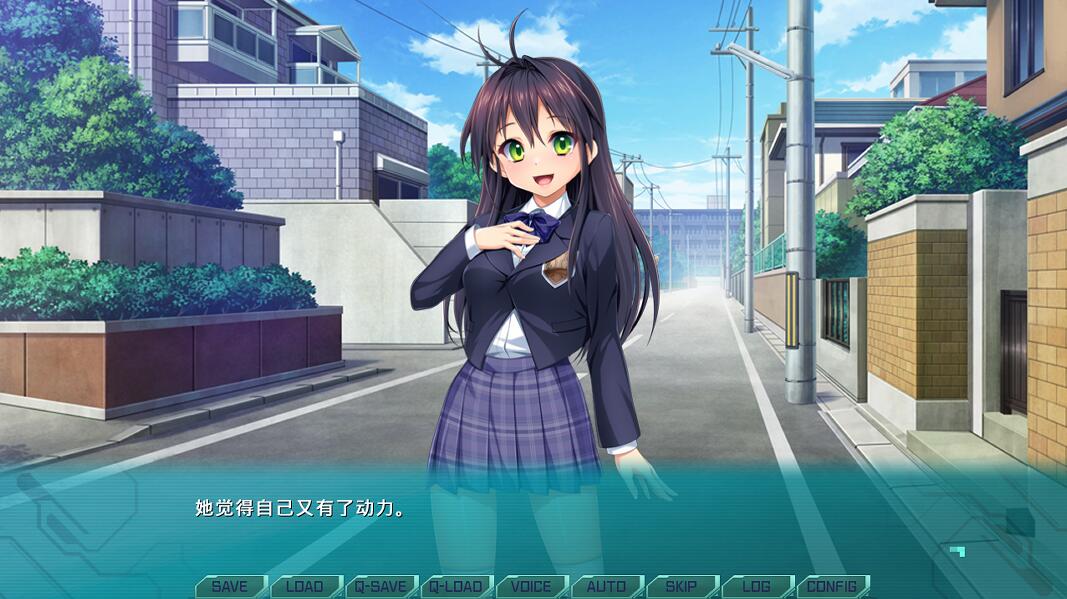Quick load using Q-LOAD
The image size is (1067, 599).
(x=456, y=587)
